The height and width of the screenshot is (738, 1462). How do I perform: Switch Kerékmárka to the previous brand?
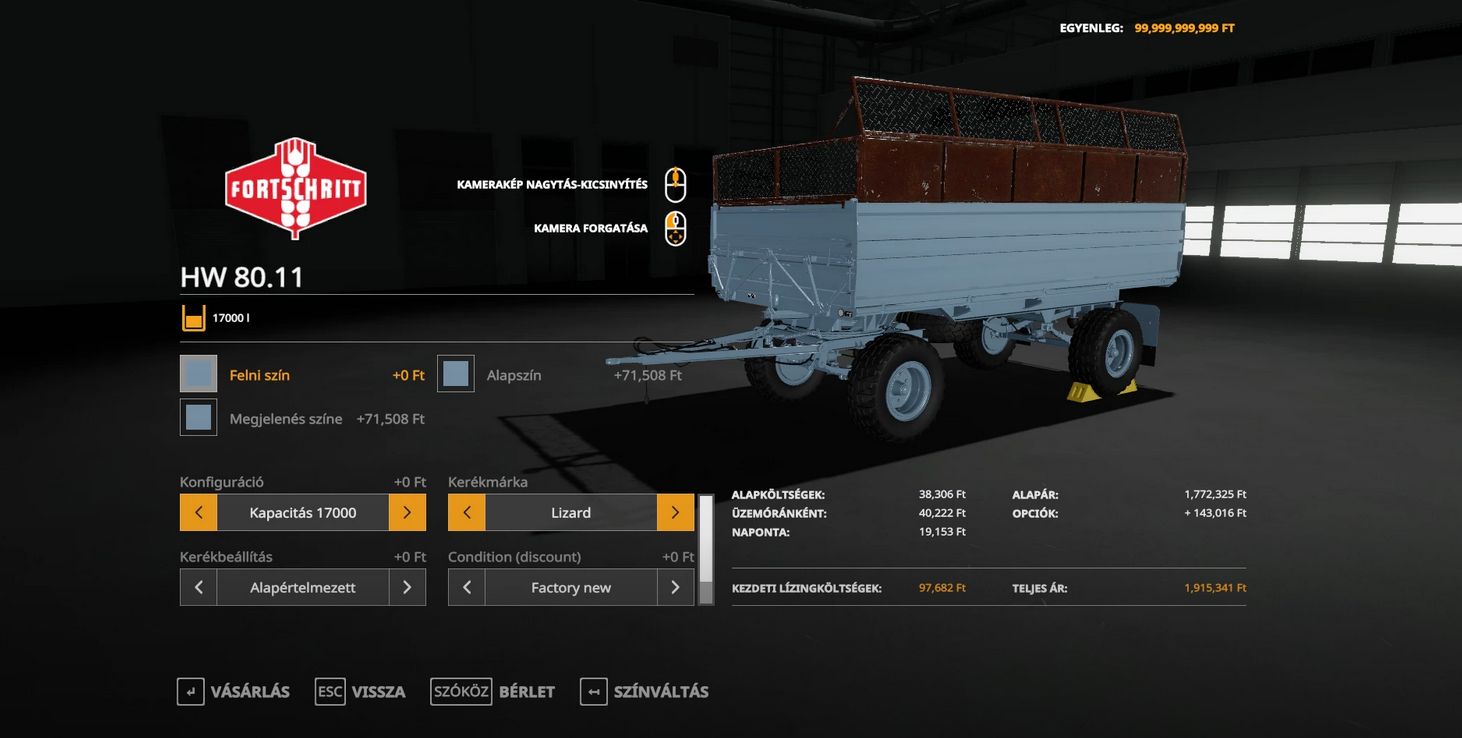click(466, 513)
